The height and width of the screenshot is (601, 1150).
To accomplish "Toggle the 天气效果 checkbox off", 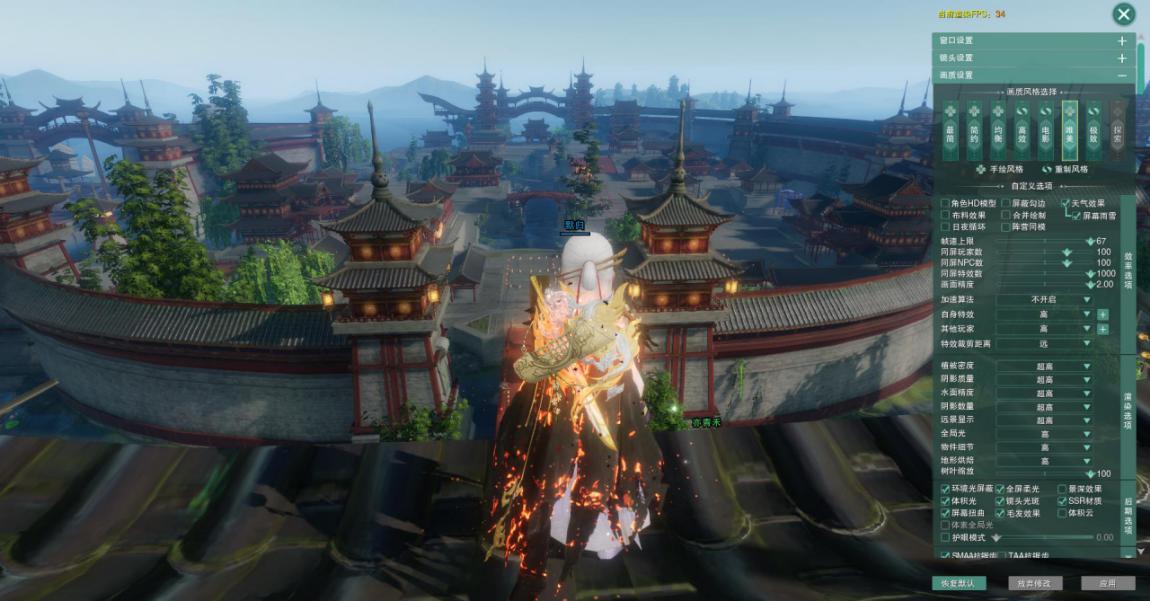I will pyautogui.click(x=1066, y=203).
